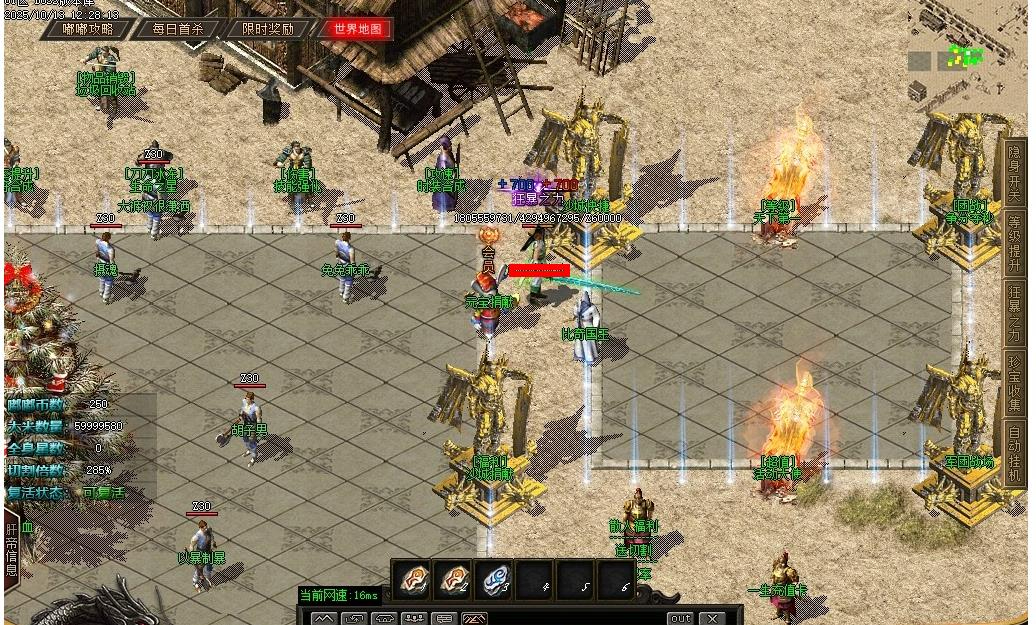Open the 每日首杀 daily first kill panel
Screen dimensions: 1036x625
click(177, 29)
